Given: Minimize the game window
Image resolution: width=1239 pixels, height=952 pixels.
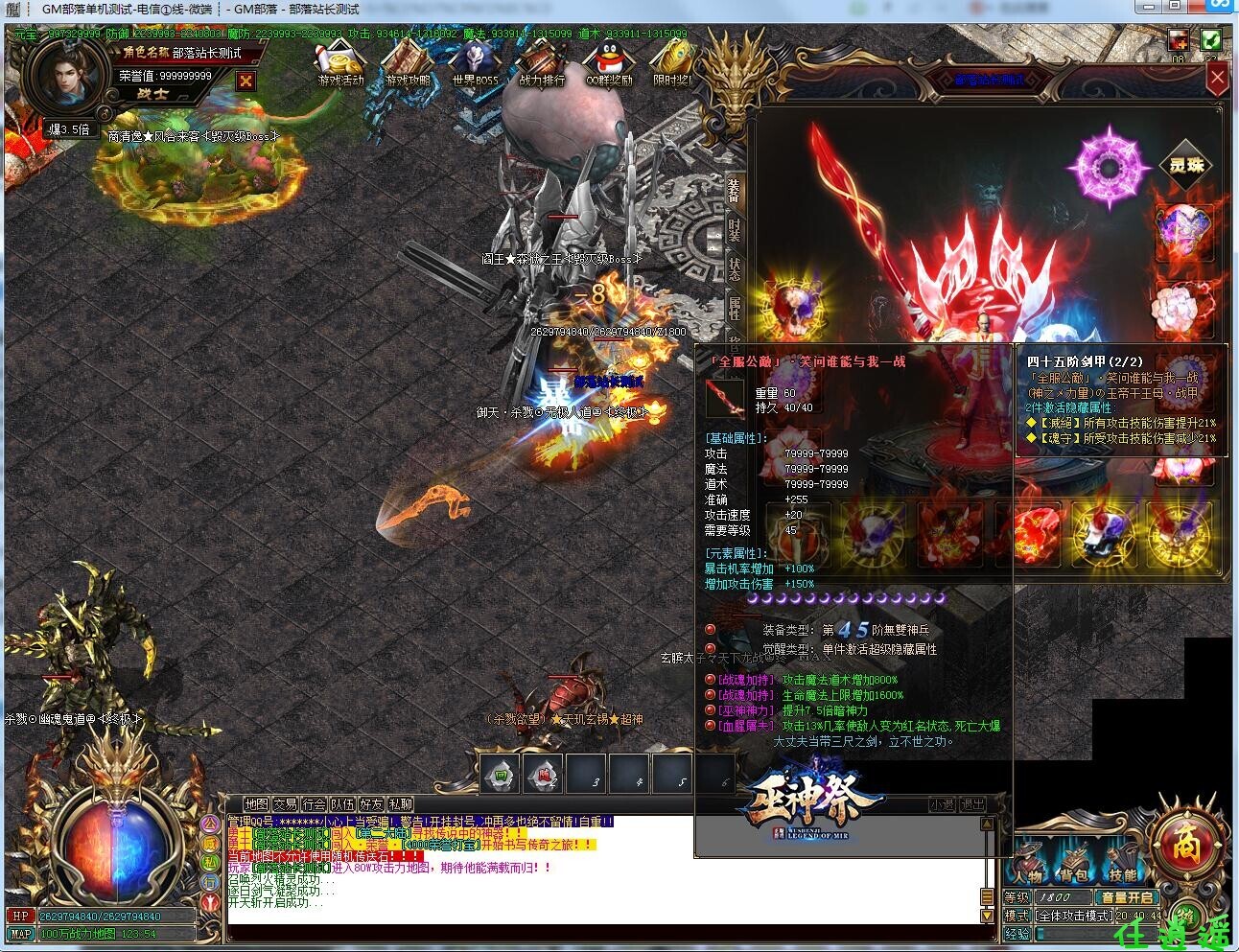Looking at the screenshot, I should [x=1149, y=8].
